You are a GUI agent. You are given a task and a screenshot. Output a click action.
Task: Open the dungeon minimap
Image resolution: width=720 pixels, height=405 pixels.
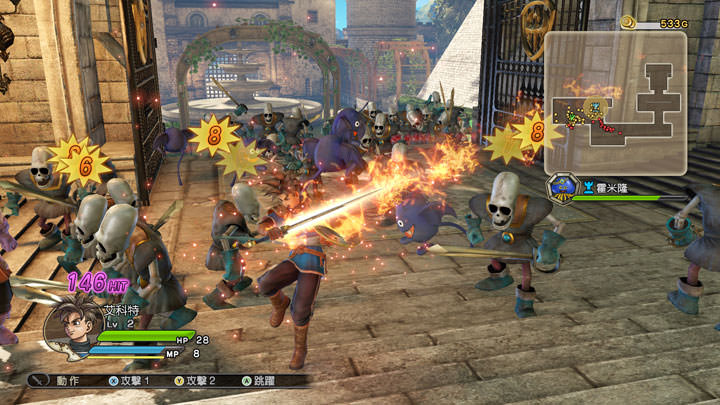coord(615,101)
